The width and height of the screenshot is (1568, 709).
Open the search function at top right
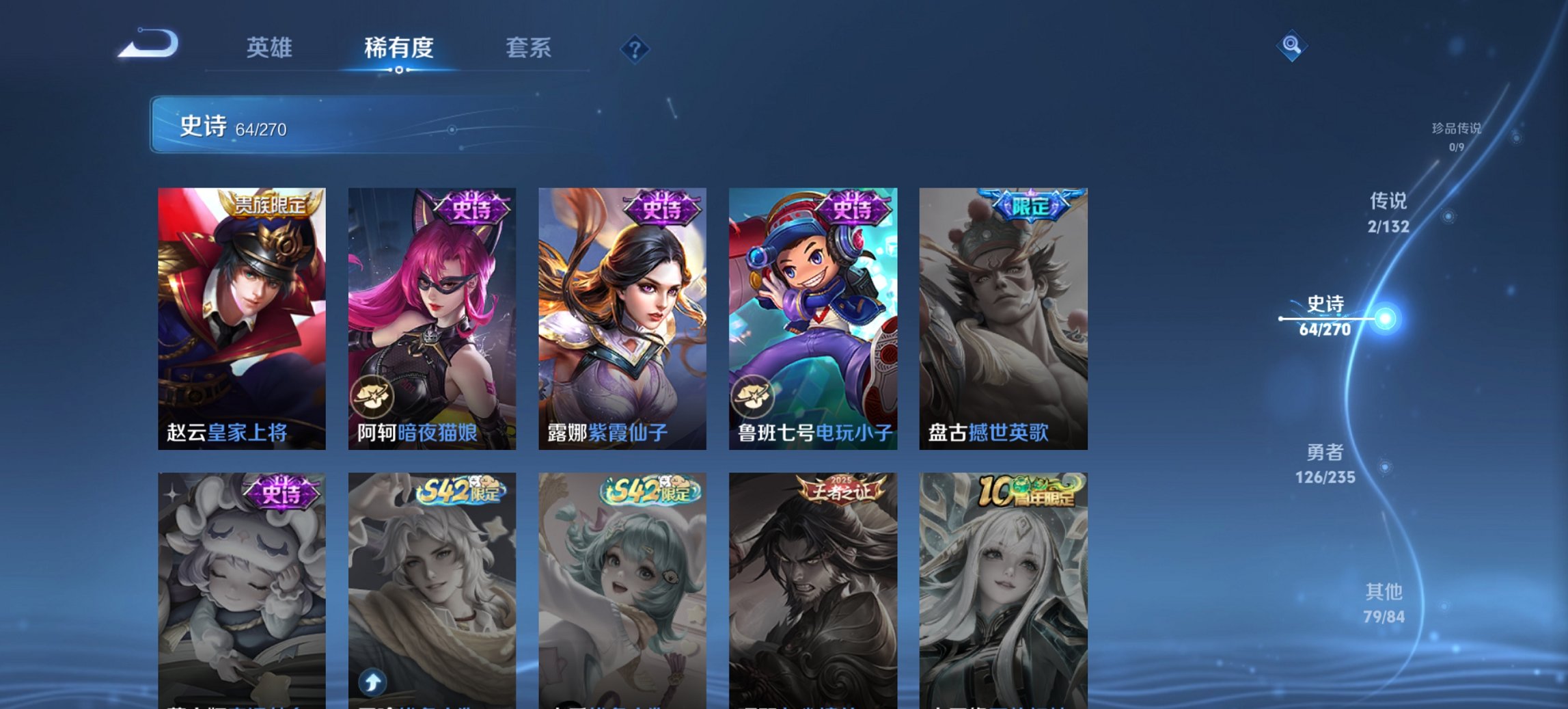pos(1291,47)
